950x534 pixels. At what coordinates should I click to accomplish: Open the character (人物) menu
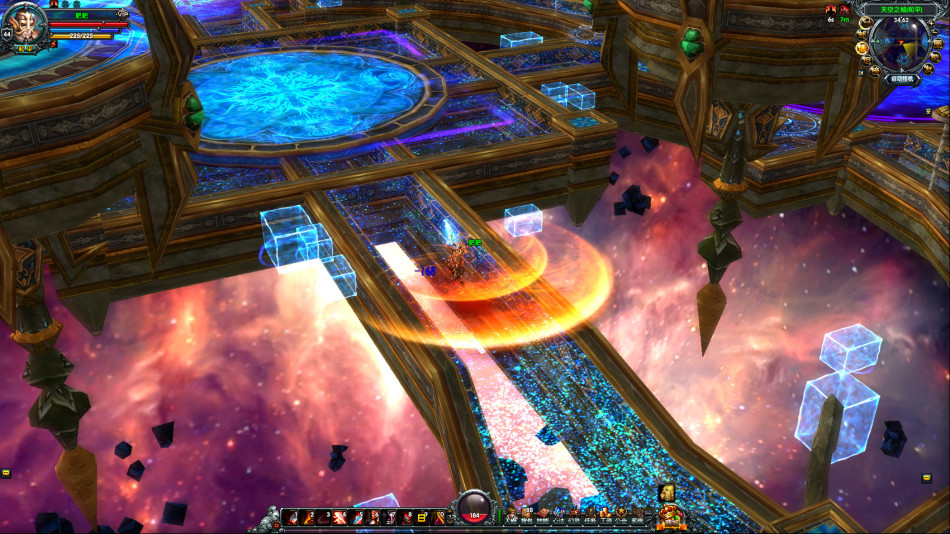[x=513, y=516]
